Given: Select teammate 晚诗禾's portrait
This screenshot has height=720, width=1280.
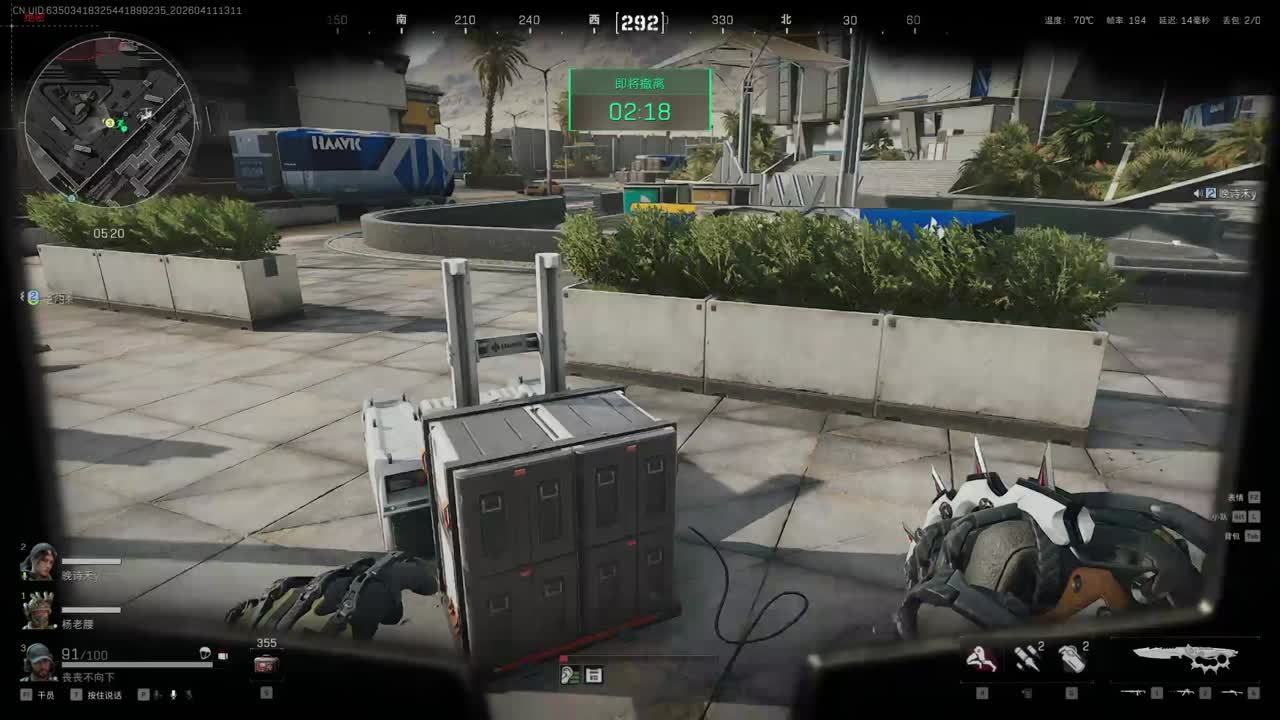Looking at the screenshot, I should [x=40, y=561].
